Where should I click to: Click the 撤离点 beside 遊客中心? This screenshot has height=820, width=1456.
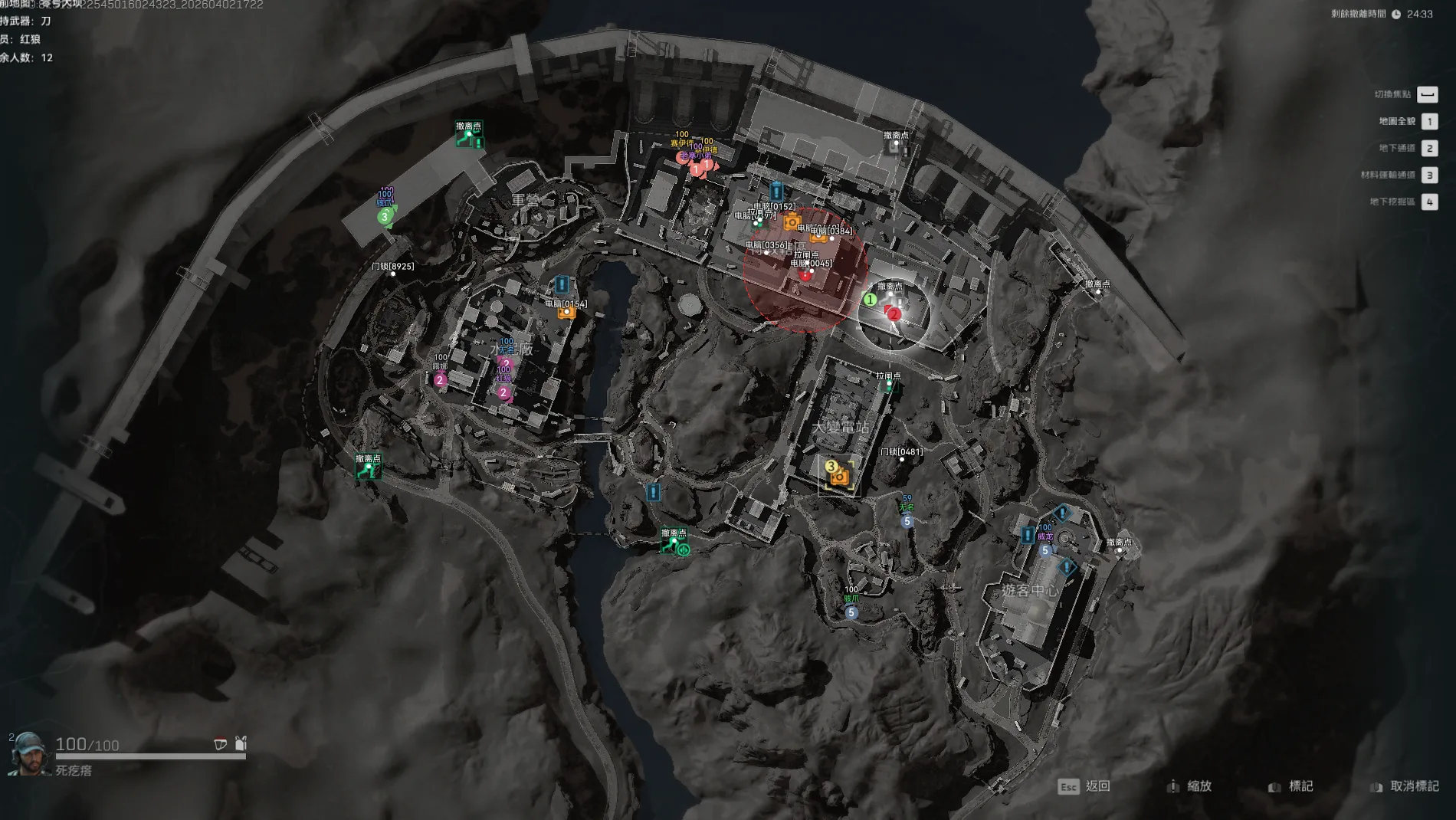tap(1119, 549)
